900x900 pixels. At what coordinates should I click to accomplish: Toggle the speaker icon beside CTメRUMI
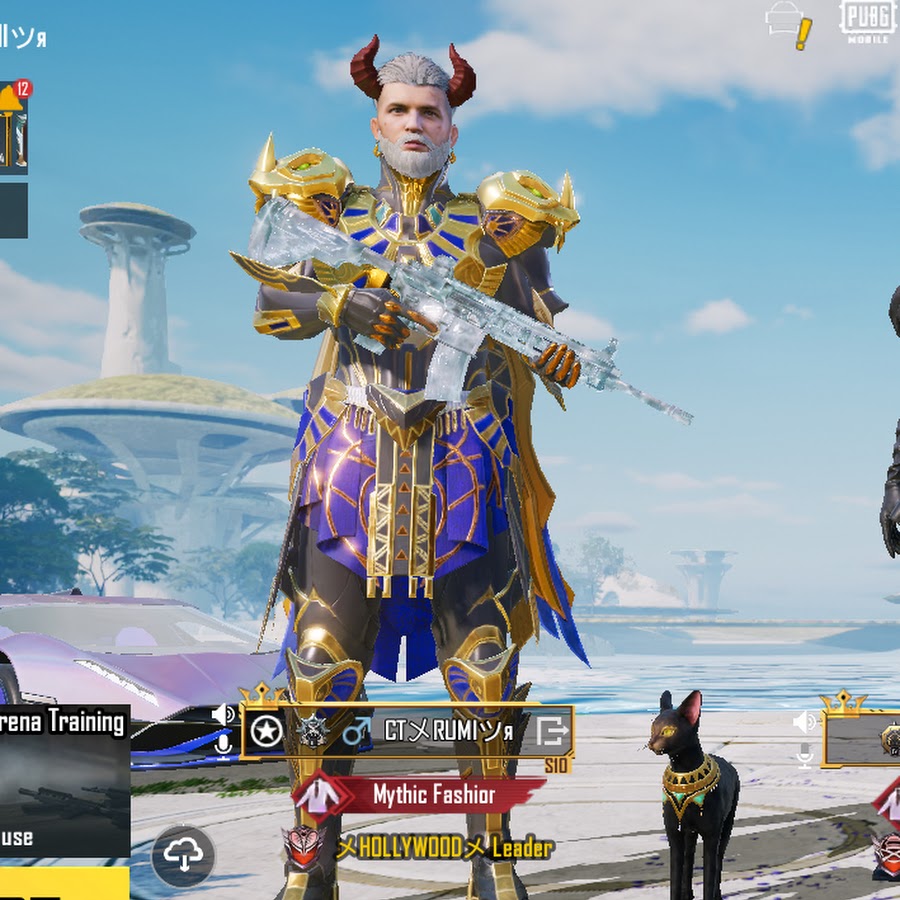(x=222, y=714)
